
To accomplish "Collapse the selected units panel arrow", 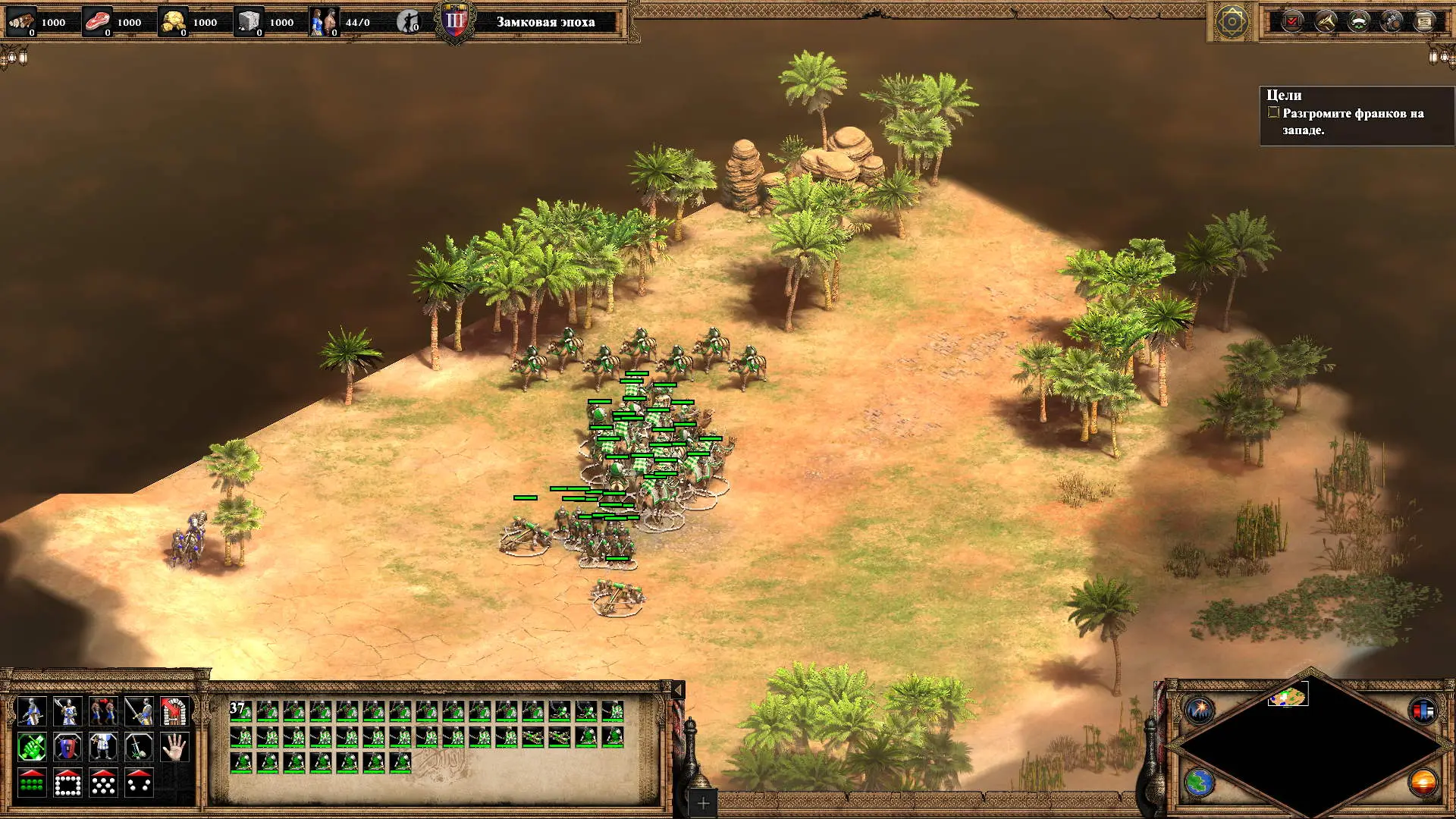I will [679, 690].
